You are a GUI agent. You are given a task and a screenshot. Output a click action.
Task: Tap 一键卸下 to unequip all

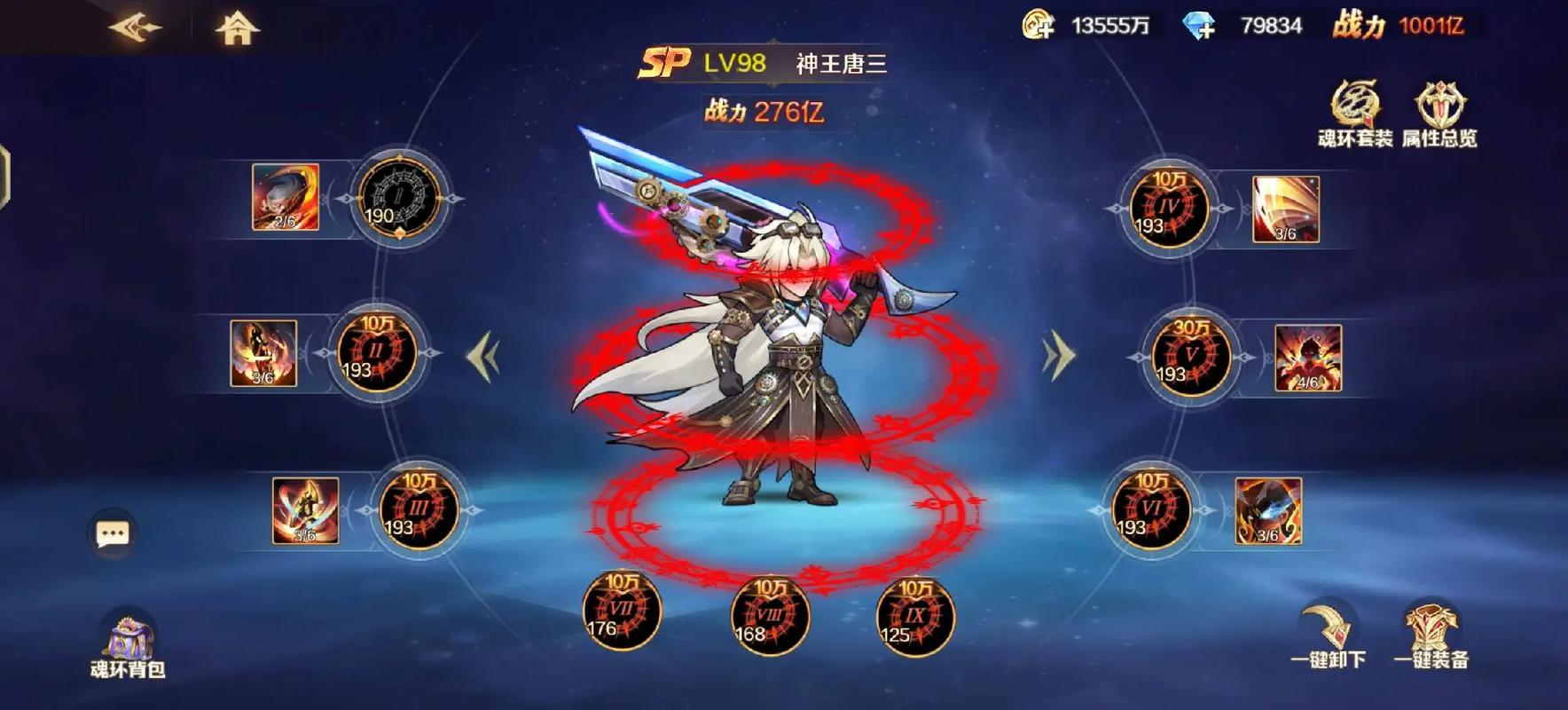pyautogui.click(x=1328, y=636)
